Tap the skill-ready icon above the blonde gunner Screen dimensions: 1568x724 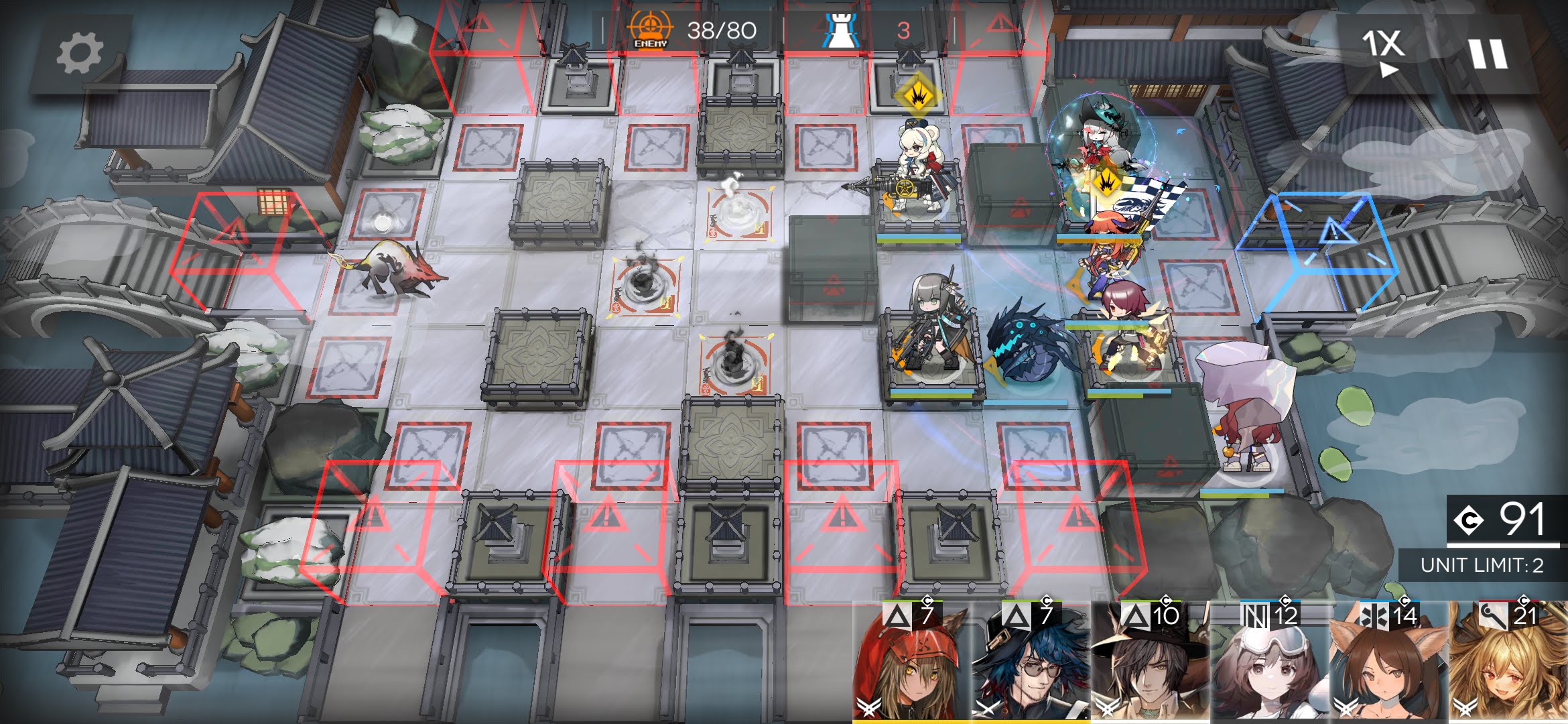point(915,95)
